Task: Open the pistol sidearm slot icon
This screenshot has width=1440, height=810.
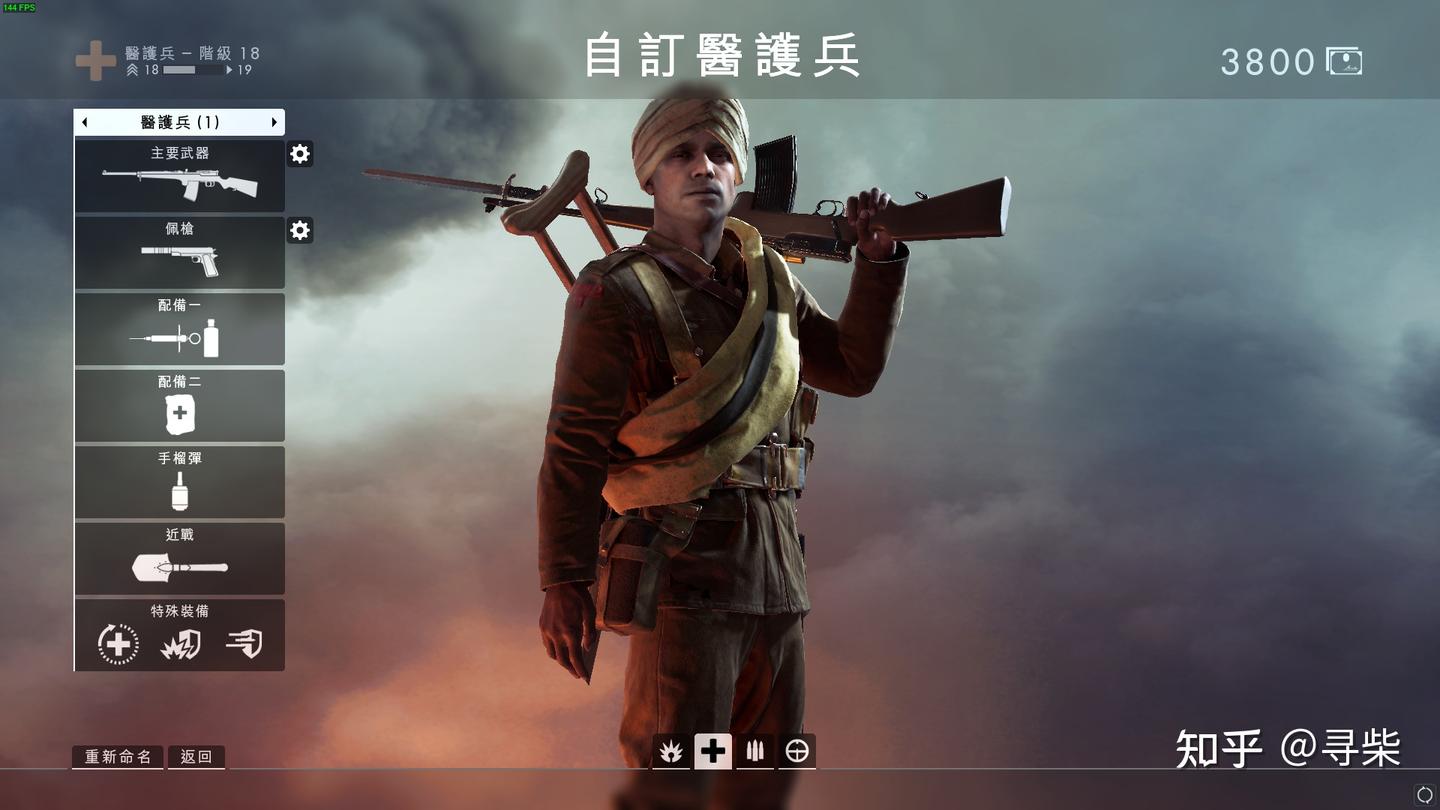Action: tap(180, 253)
